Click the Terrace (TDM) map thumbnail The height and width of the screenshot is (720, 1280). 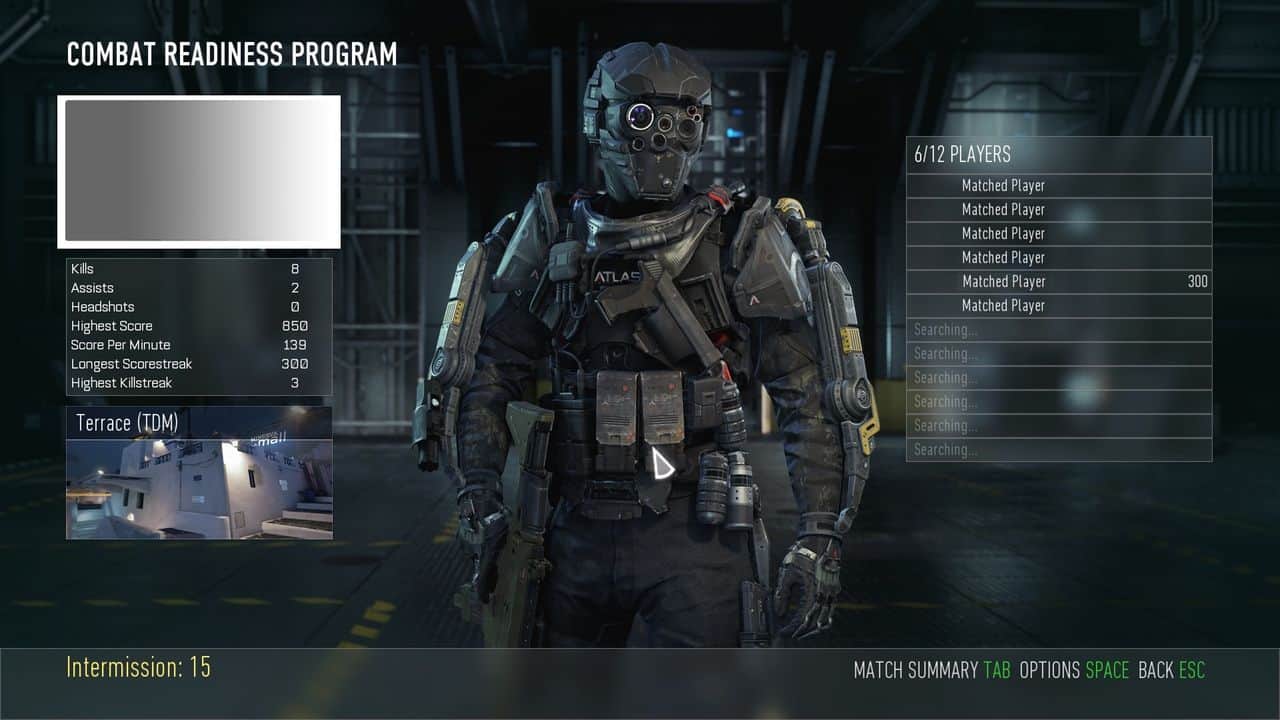[x=199, y=473]
